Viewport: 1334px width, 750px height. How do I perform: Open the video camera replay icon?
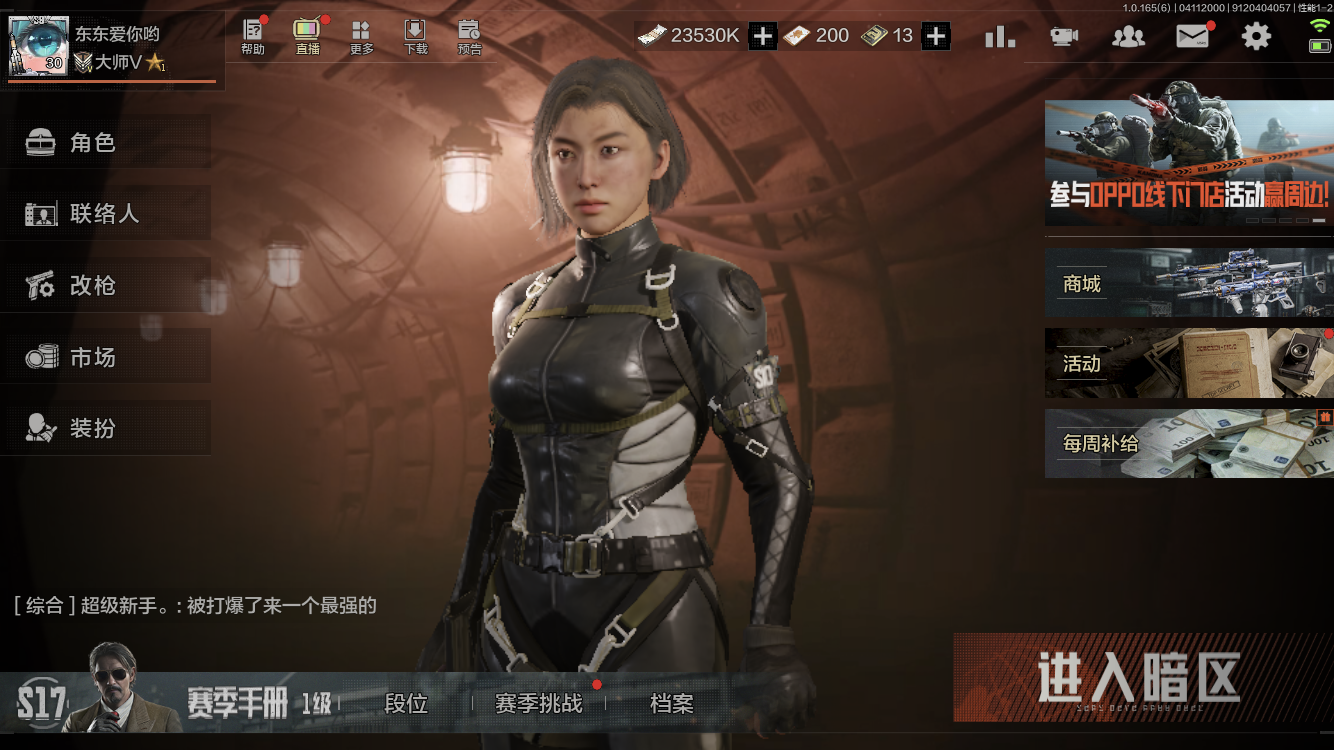point(1064,37)
